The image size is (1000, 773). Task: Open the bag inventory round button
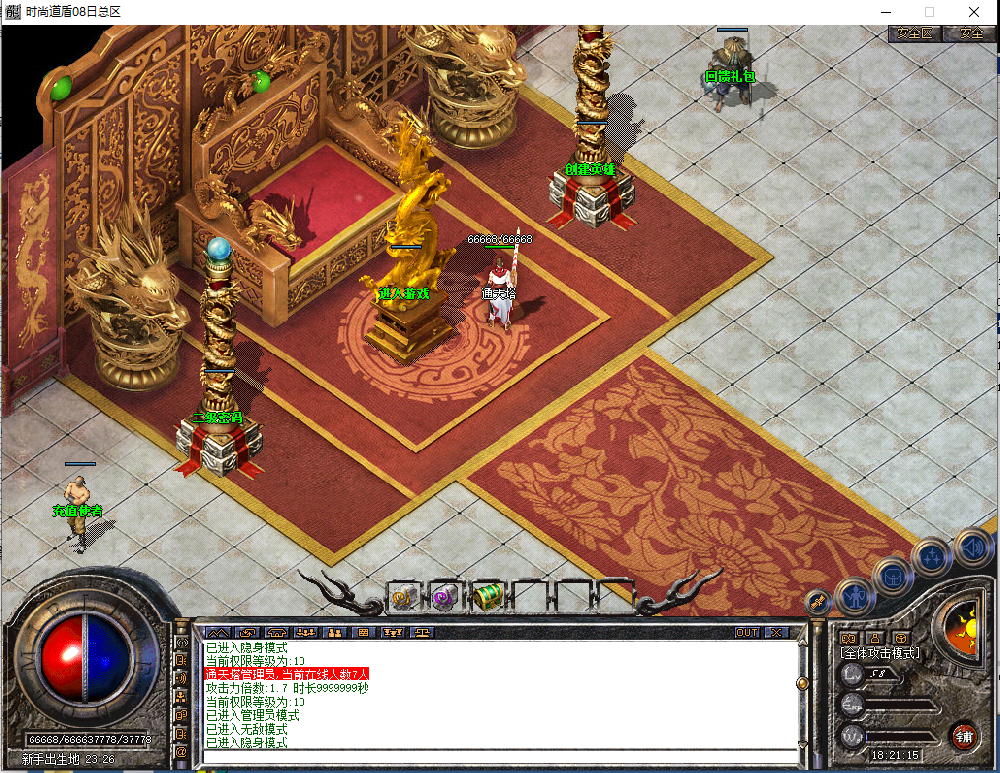pos(891,577)
